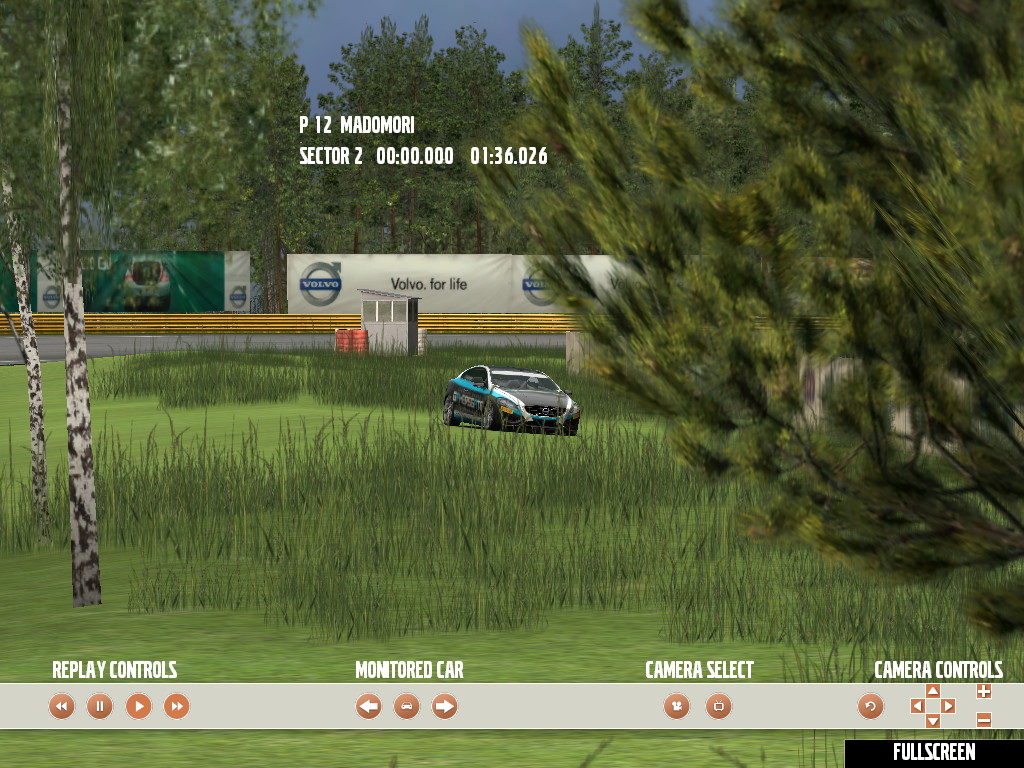Move the camera down
This screenshot has width=1024, height=768.
click(x=933, y=722)
